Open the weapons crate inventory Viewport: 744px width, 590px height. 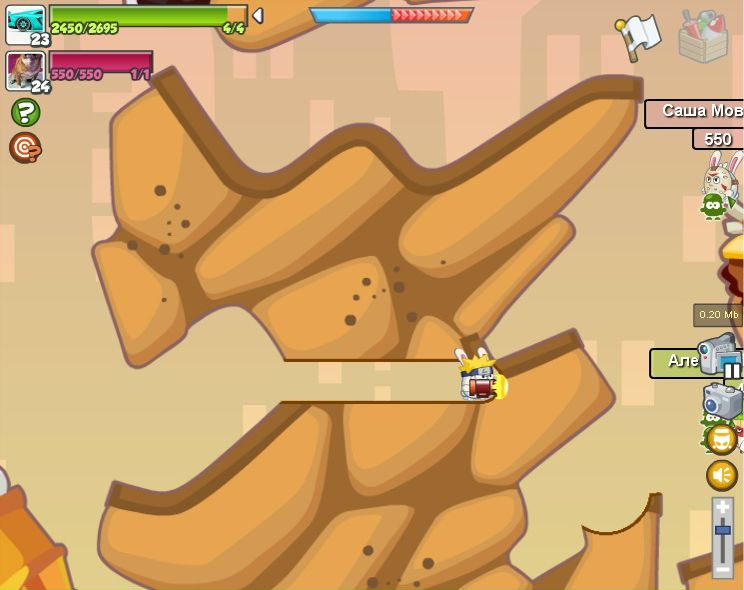(x=703, y=36)
